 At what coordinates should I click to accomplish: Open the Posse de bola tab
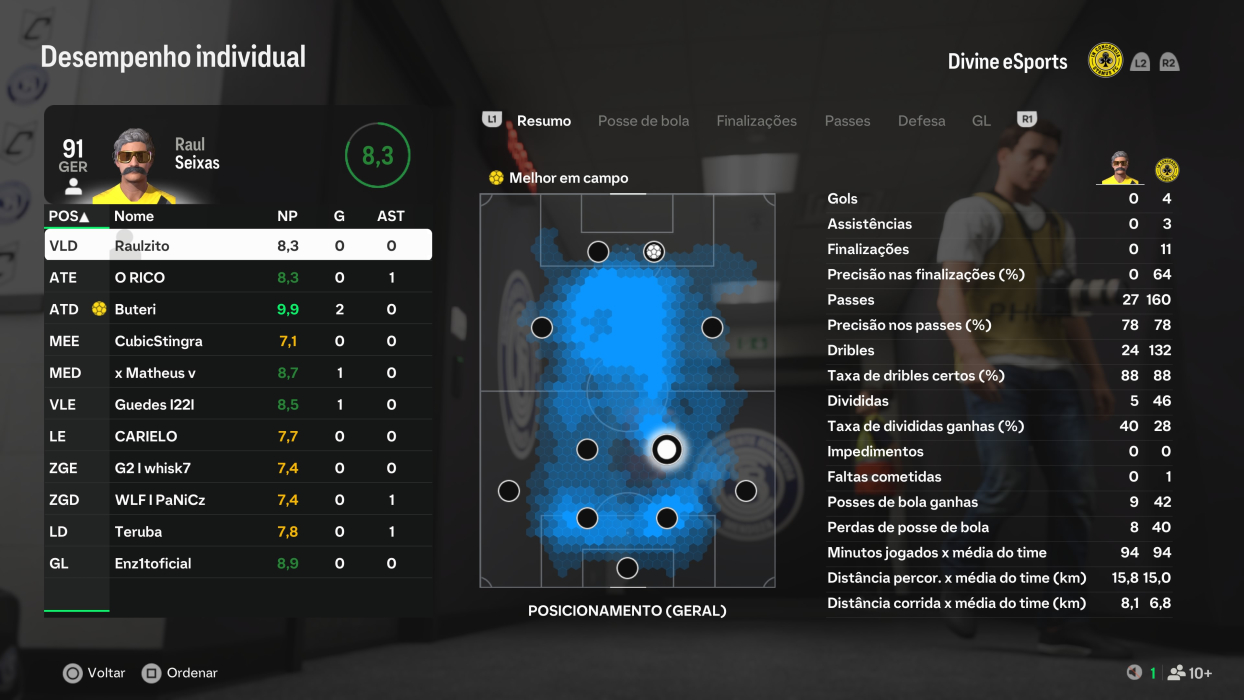pos(643,121)
